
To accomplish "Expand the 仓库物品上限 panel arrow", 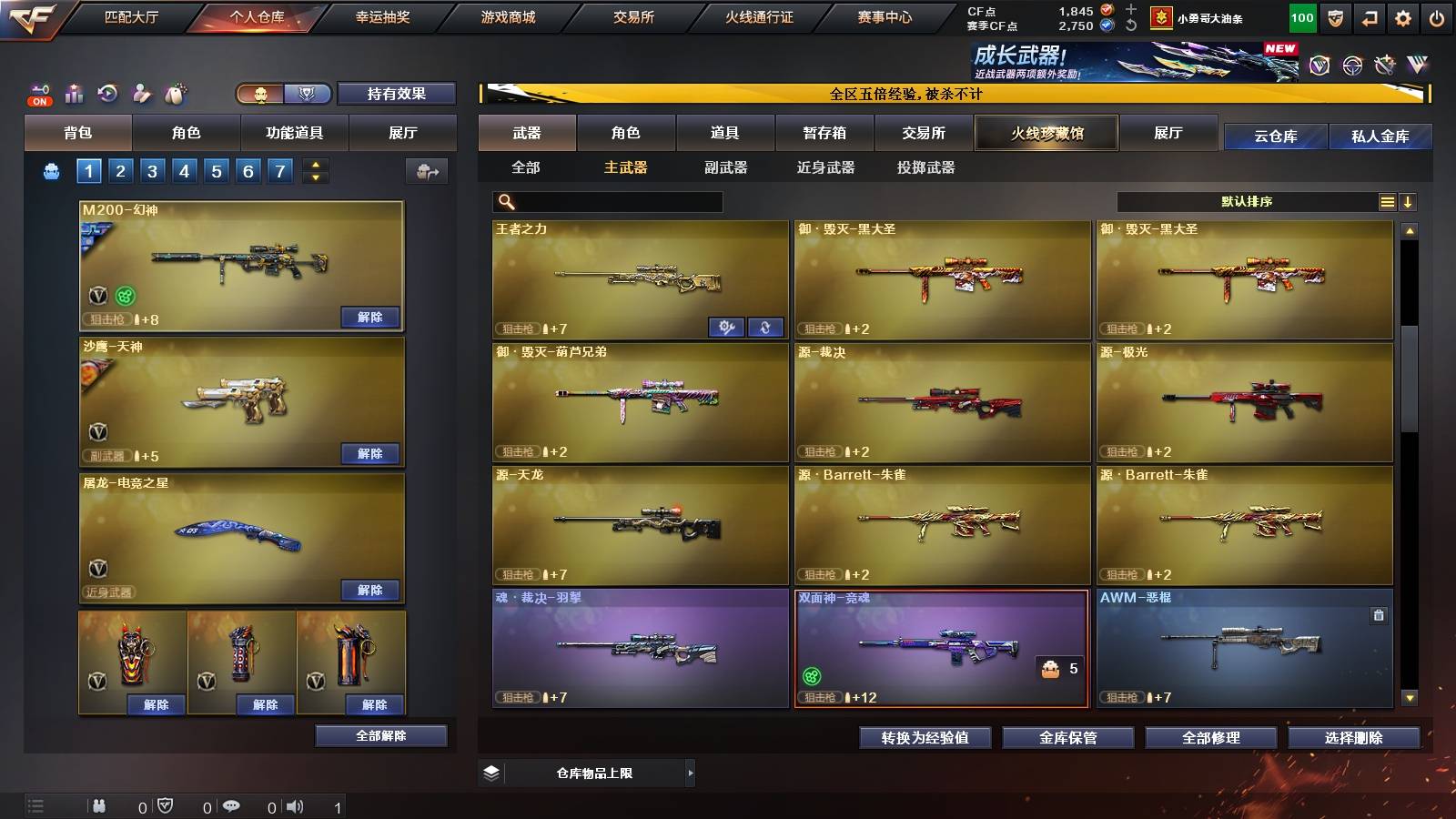I will coord(690,773).
